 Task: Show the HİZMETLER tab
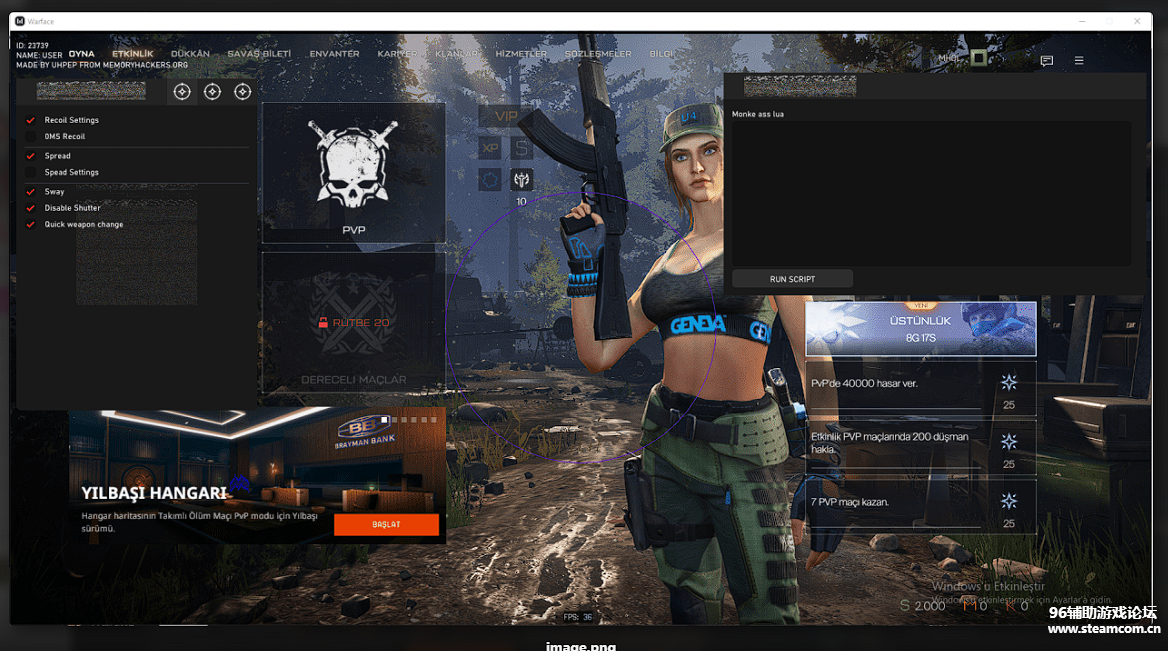[x=521, y=54]
